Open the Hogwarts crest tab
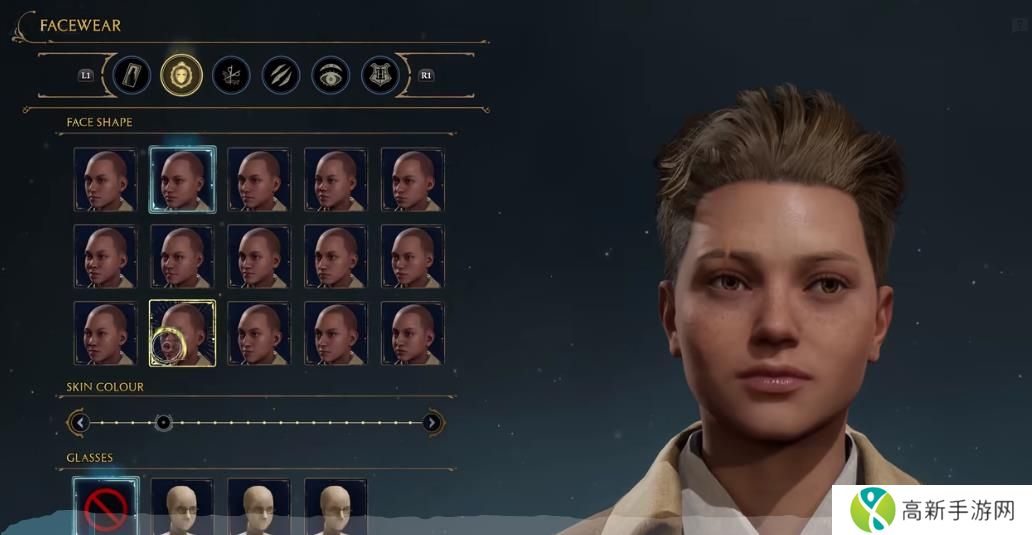The image size is (1032, 535). point(380,75)
